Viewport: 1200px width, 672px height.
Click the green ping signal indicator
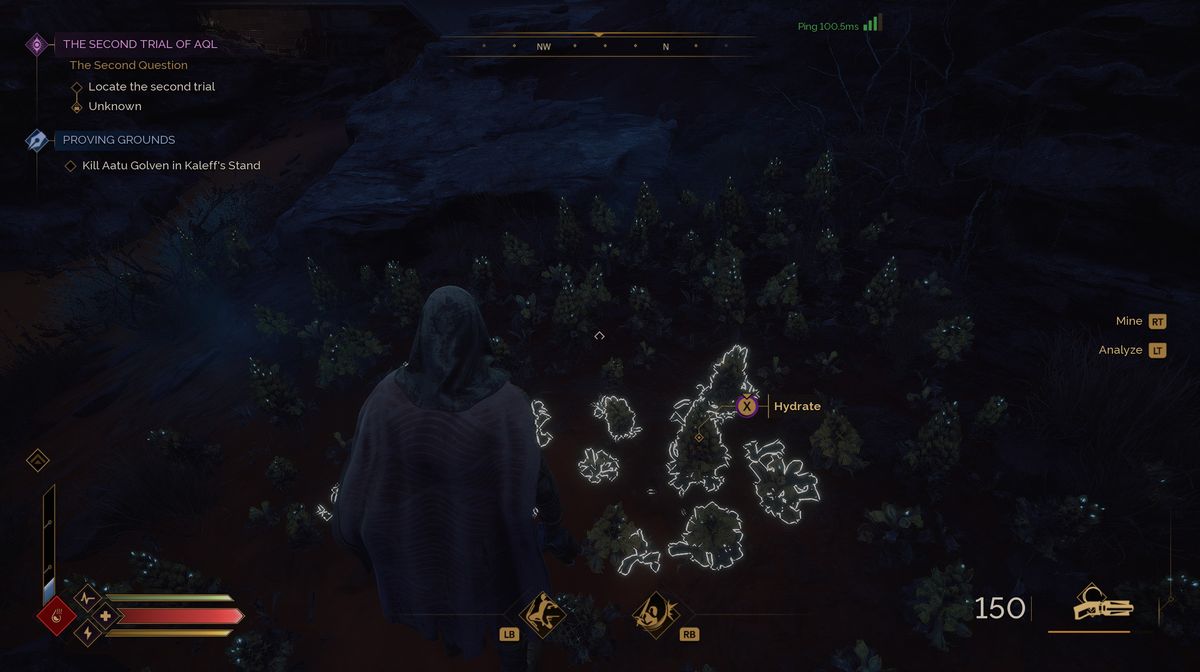tap(872, 24)
